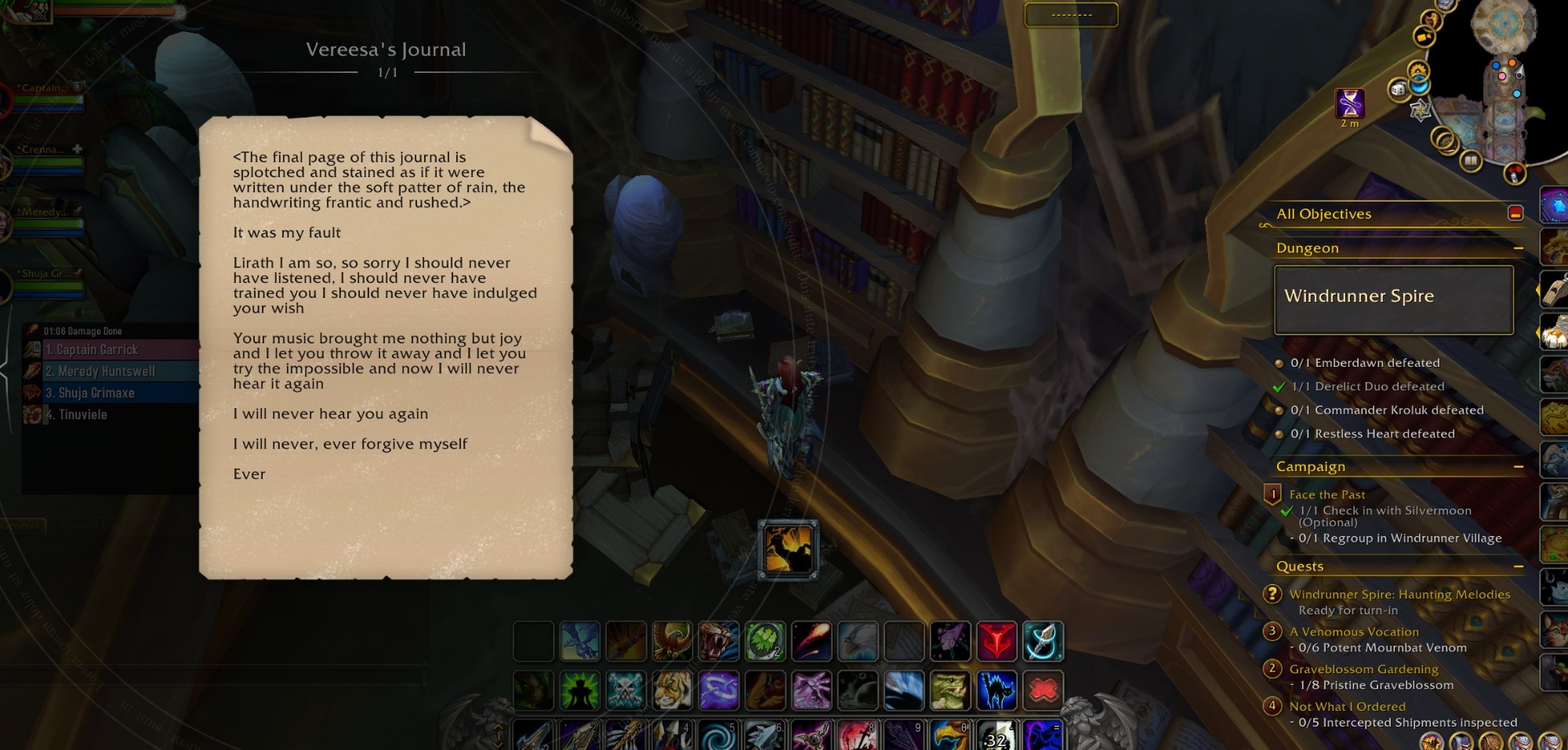Collapse the All Objectives tracker

[x=1515, y=213]
